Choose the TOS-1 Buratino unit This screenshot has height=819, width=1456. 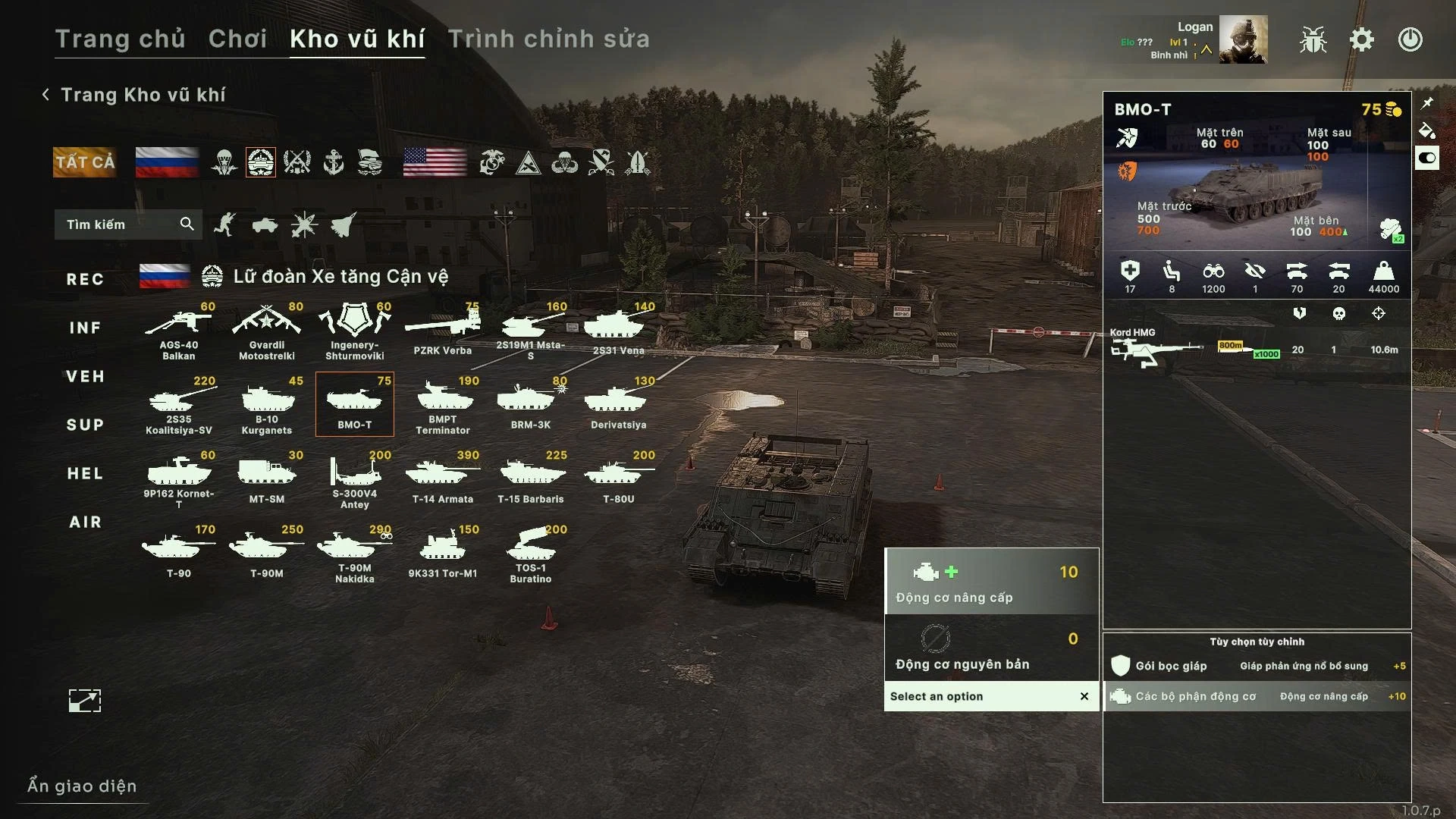pos(530,554)
